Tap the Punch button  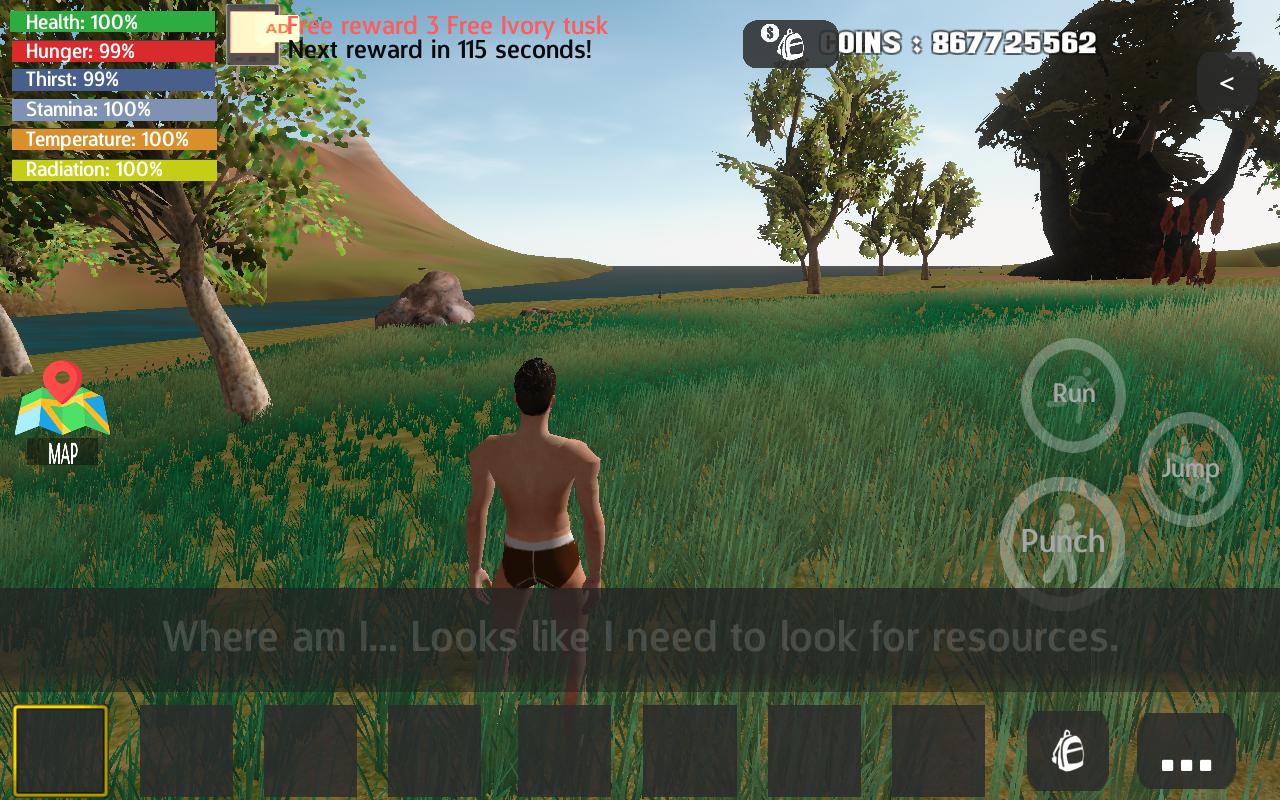tap(1062, 542)
